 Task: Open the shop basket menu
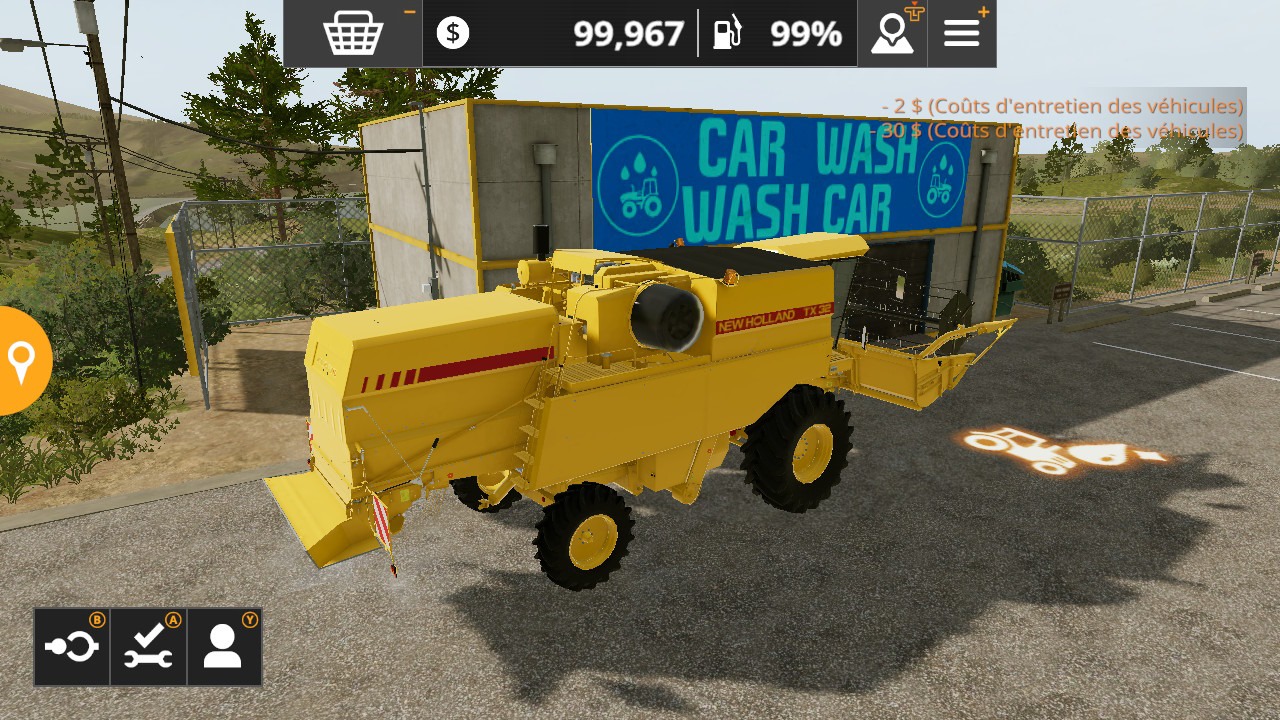[353, 34]
